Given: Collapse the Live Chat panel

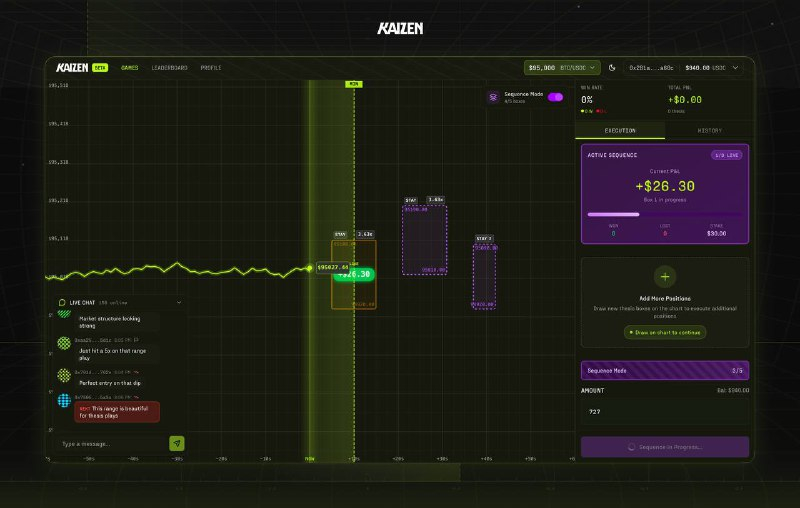Looking at the screenshot, I should [179, 301].
